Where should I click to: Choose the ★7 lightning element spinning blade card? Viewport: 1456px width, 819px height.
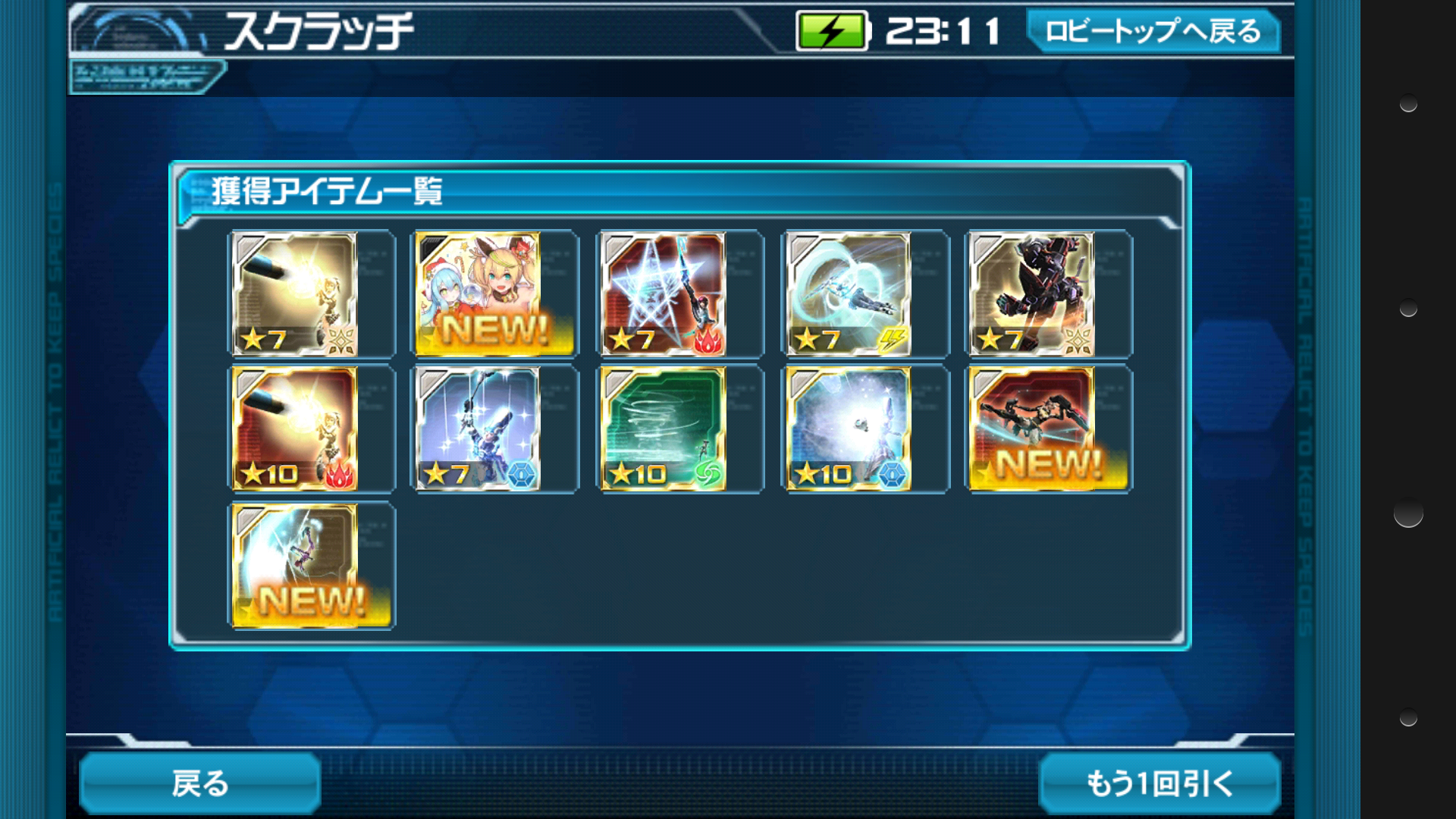(849, 293)
